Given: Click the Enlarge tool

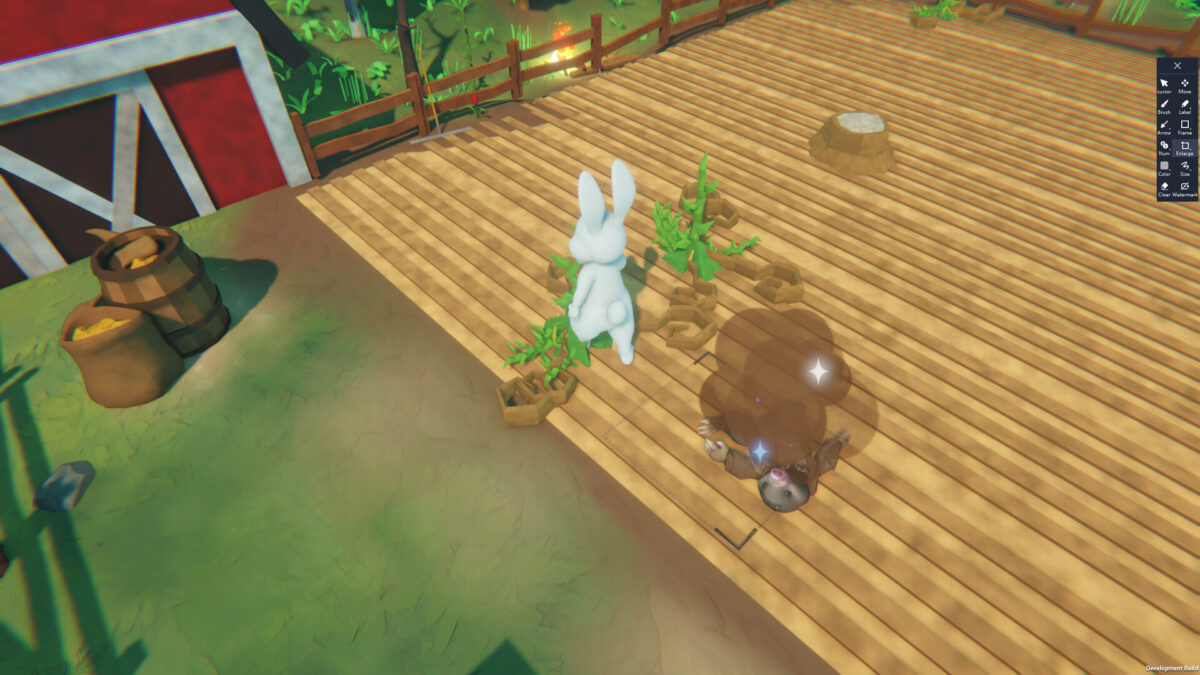Looking at the screenshot, I should (x=1185, y=146).
